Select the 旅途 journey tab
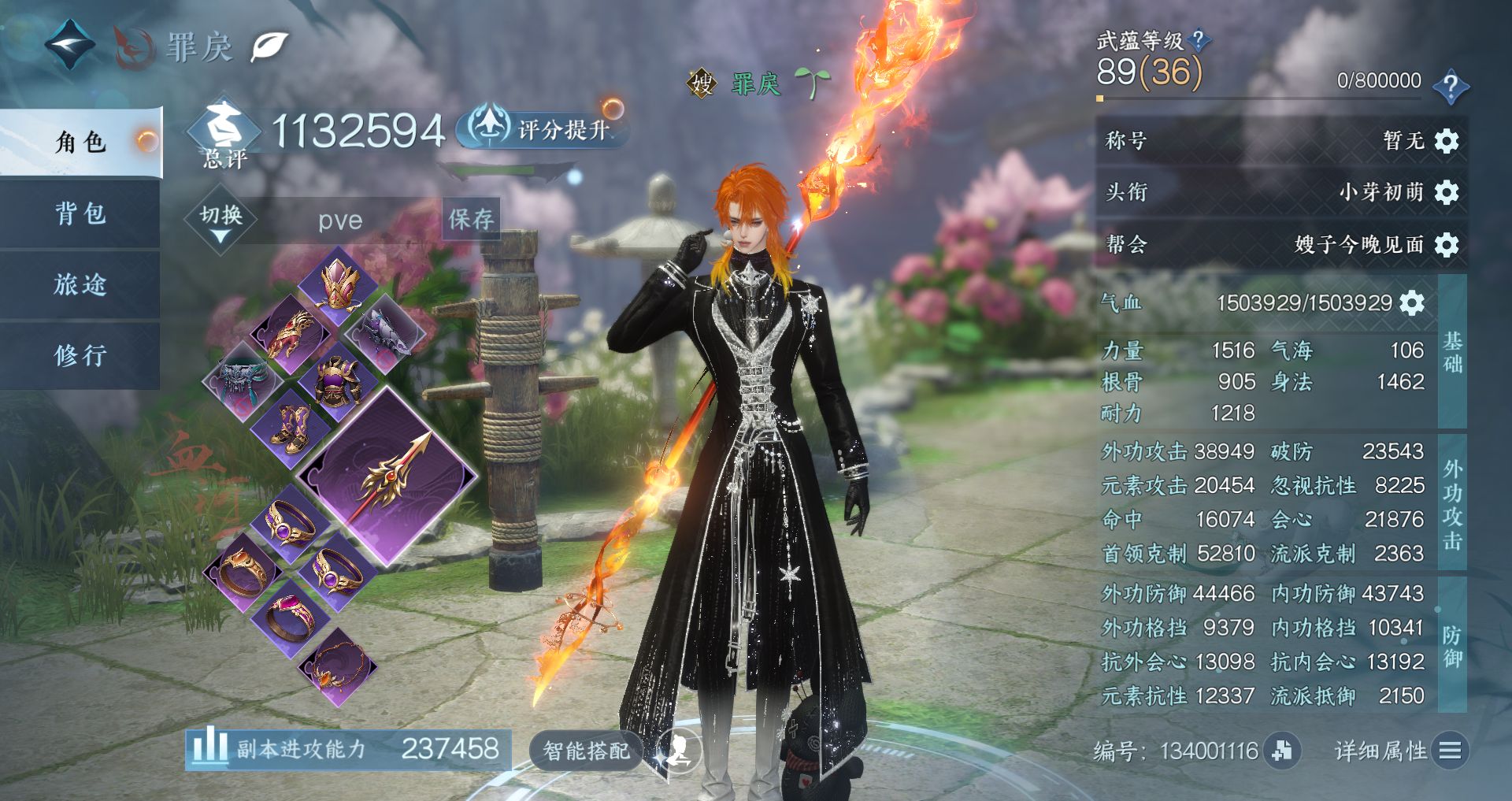Screen dimensions: 1512x801 click(x=80, y=284)
